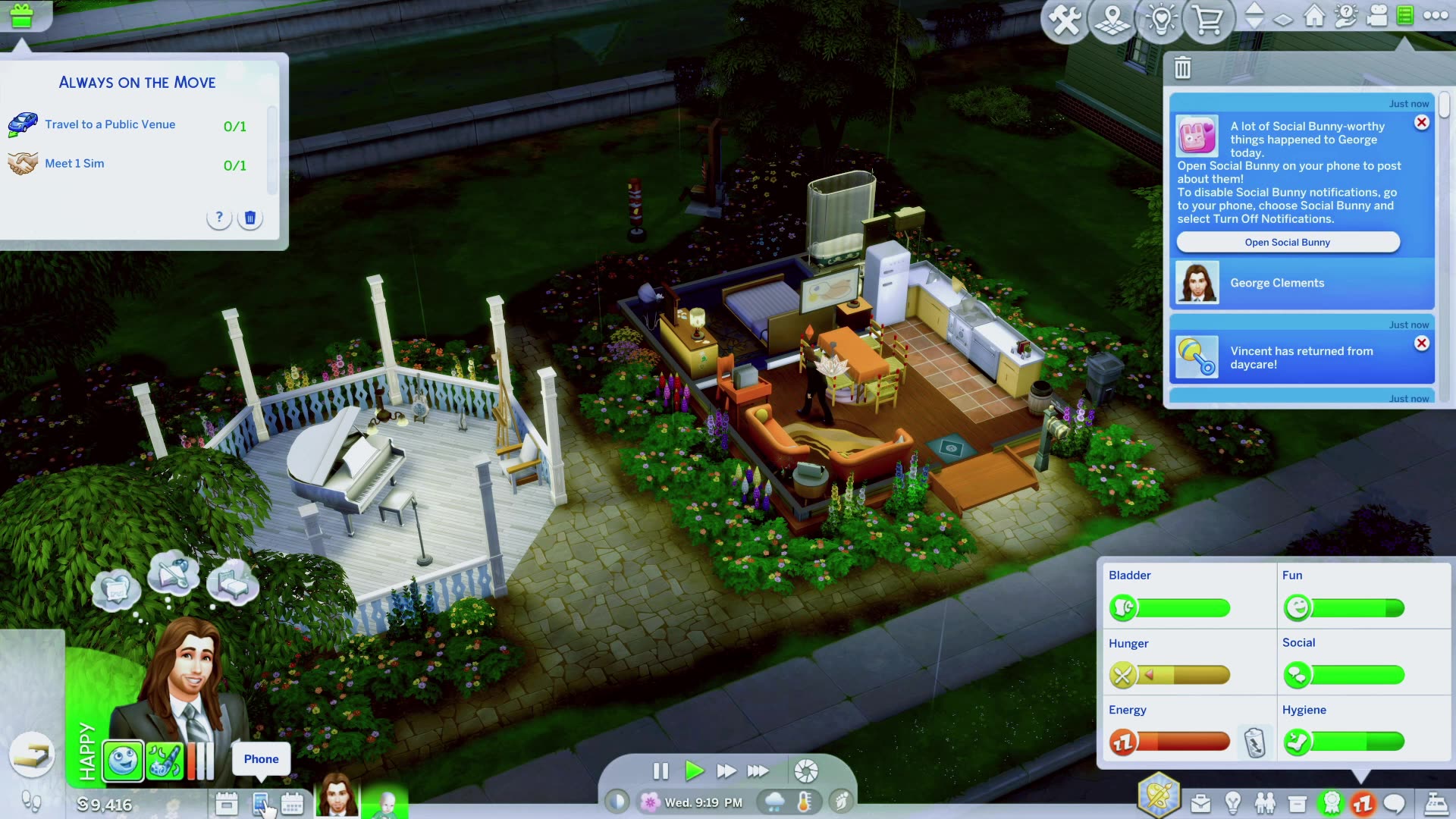
Task: Dismiss the Vincent daycare notification with its X
Action: click(1421, 343)
